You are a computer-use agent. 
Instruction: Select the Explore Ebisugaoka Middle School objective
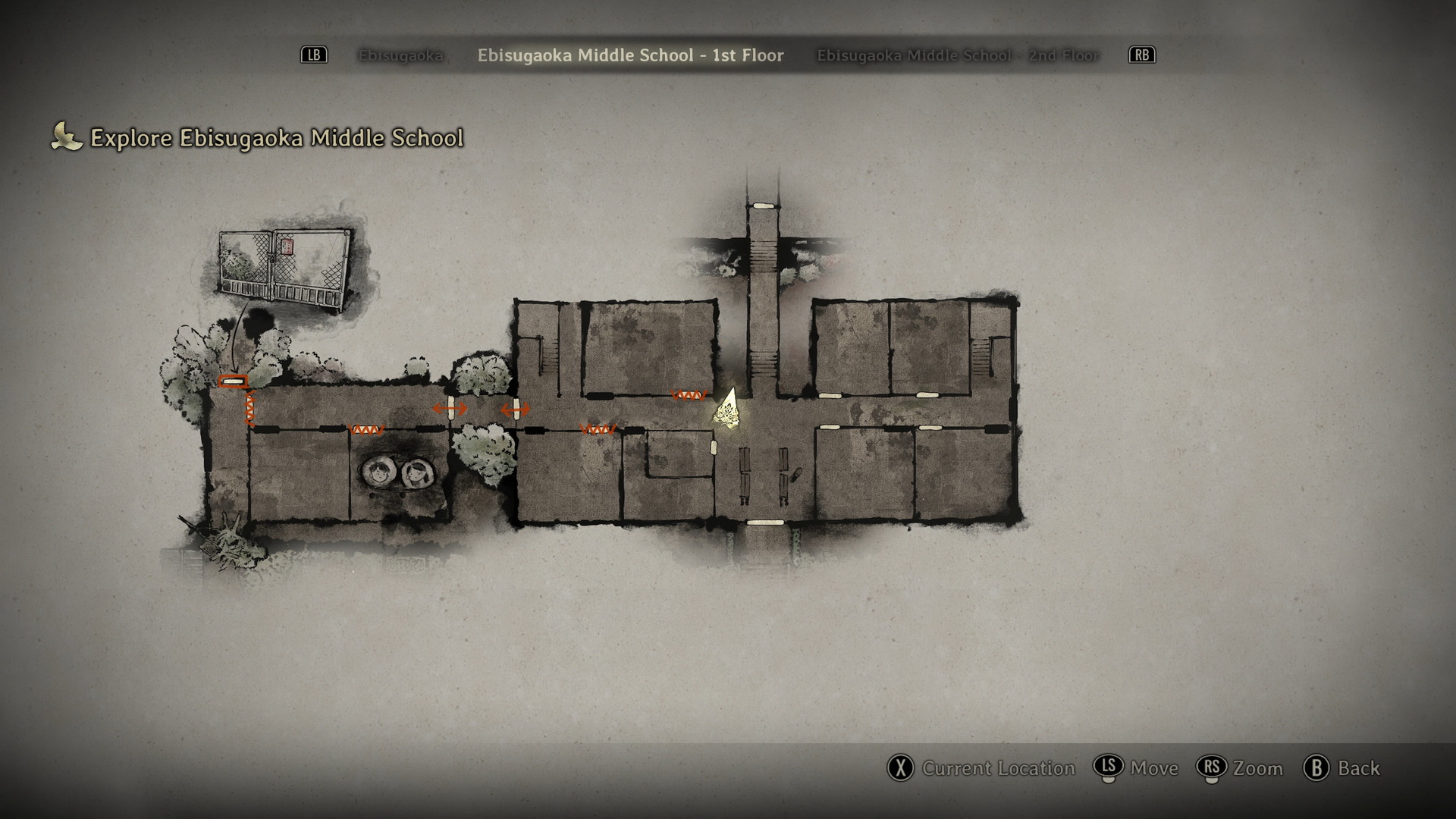[x=276, y=138]
